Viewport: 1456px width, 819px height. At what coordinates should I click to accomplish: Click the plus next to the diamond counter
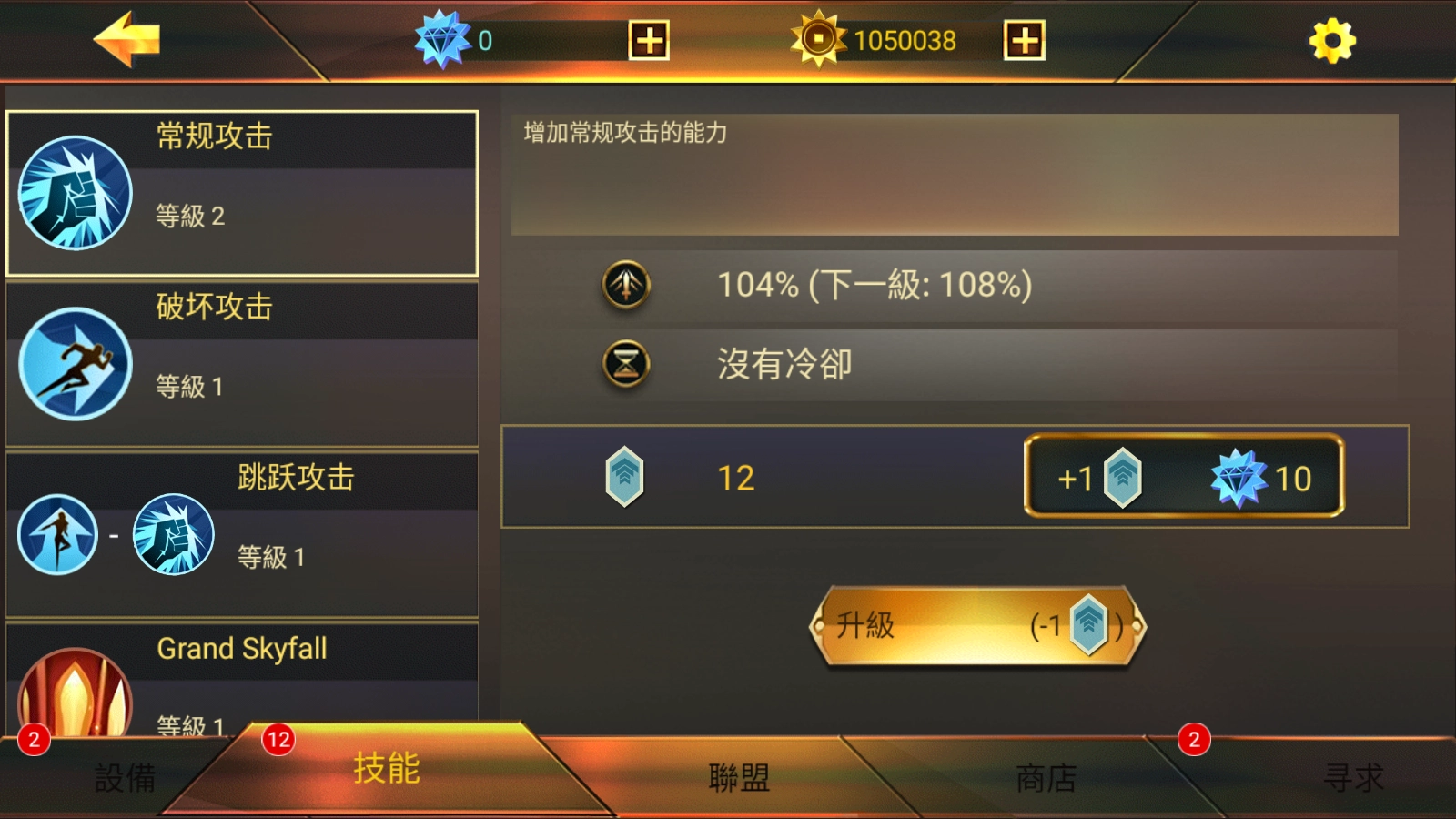coord(649,39)
